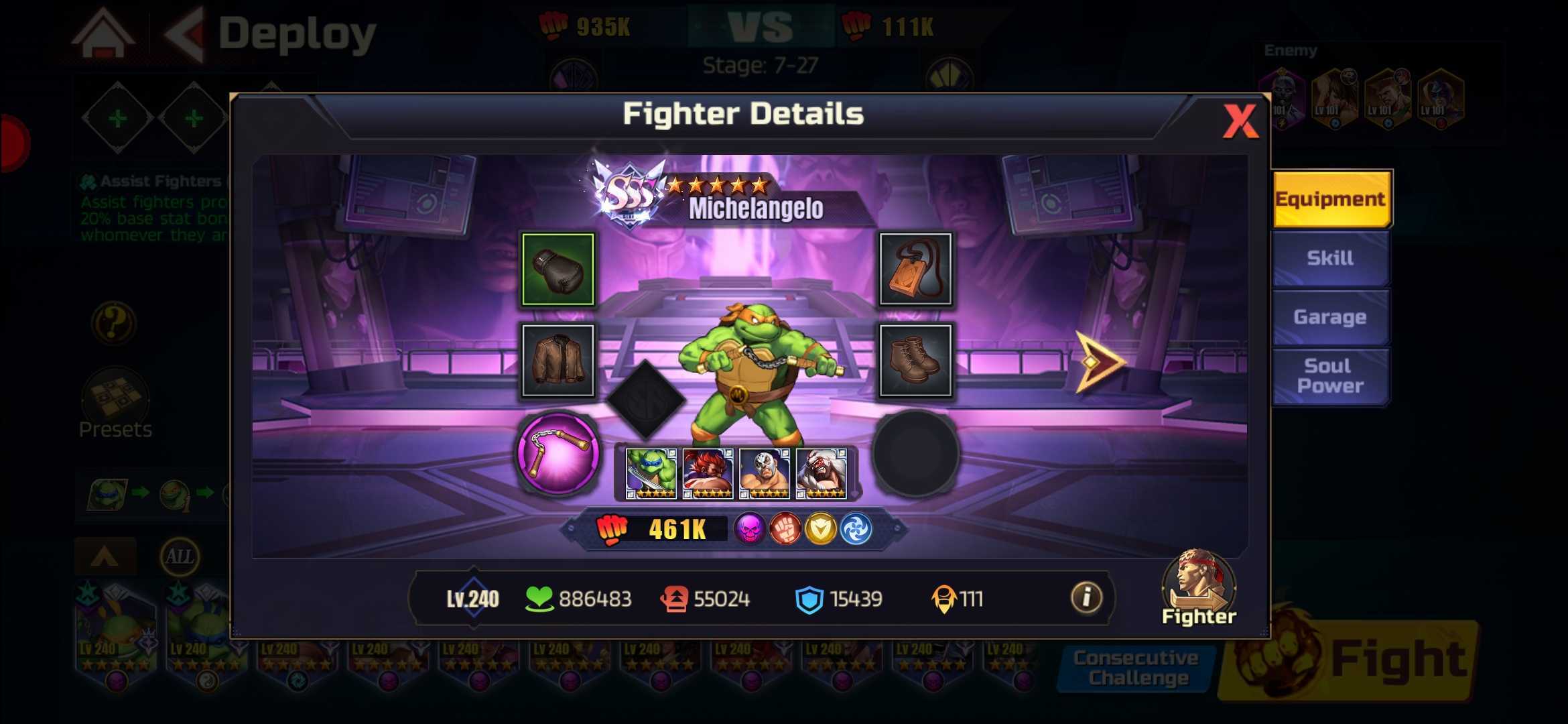Click the empty round slot right of portraits
The image size is (1568, 724).
(x=915, y=455)
